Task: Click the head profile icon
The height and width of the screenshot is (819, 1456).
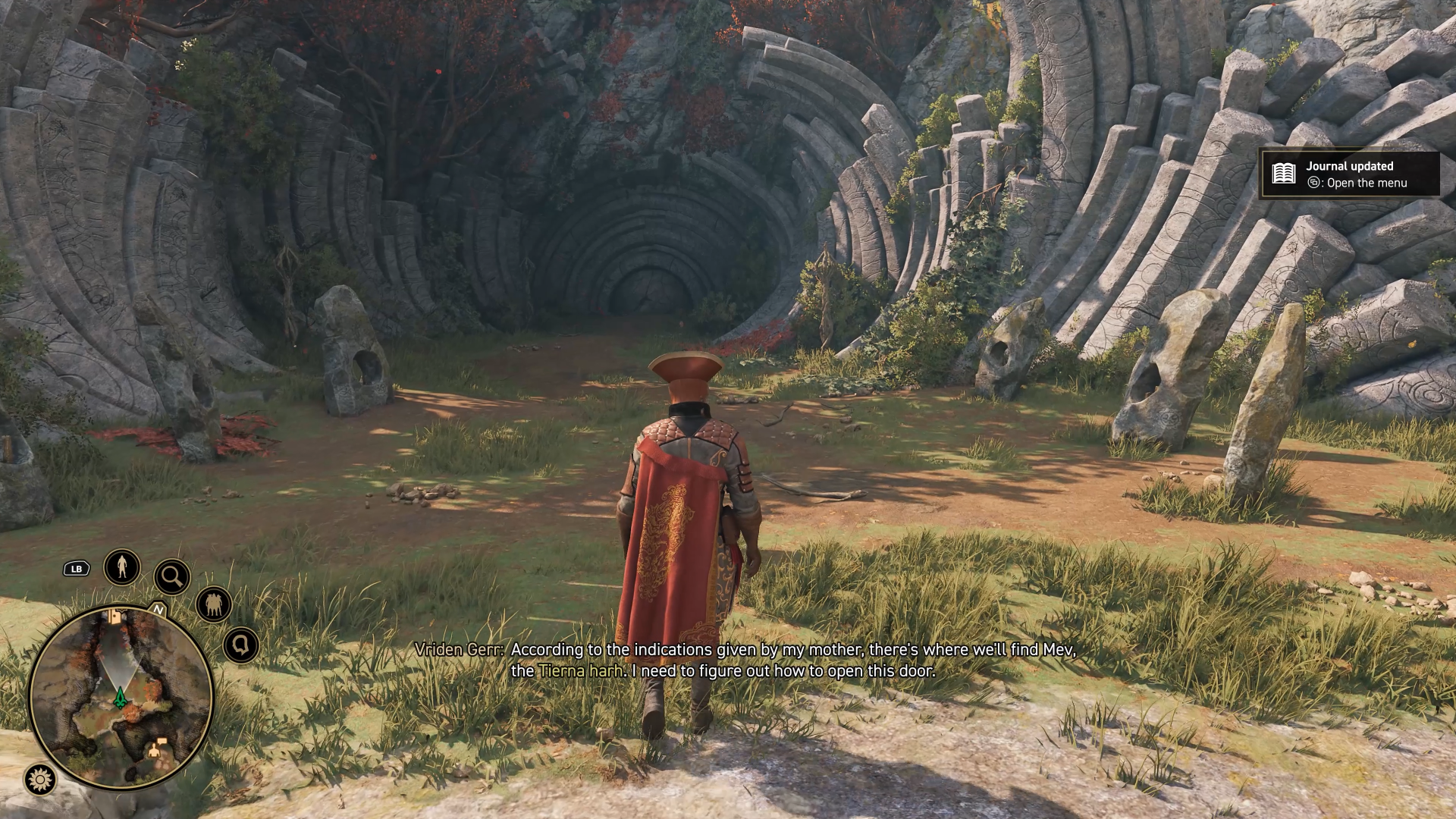Action: tap(241, 645)
